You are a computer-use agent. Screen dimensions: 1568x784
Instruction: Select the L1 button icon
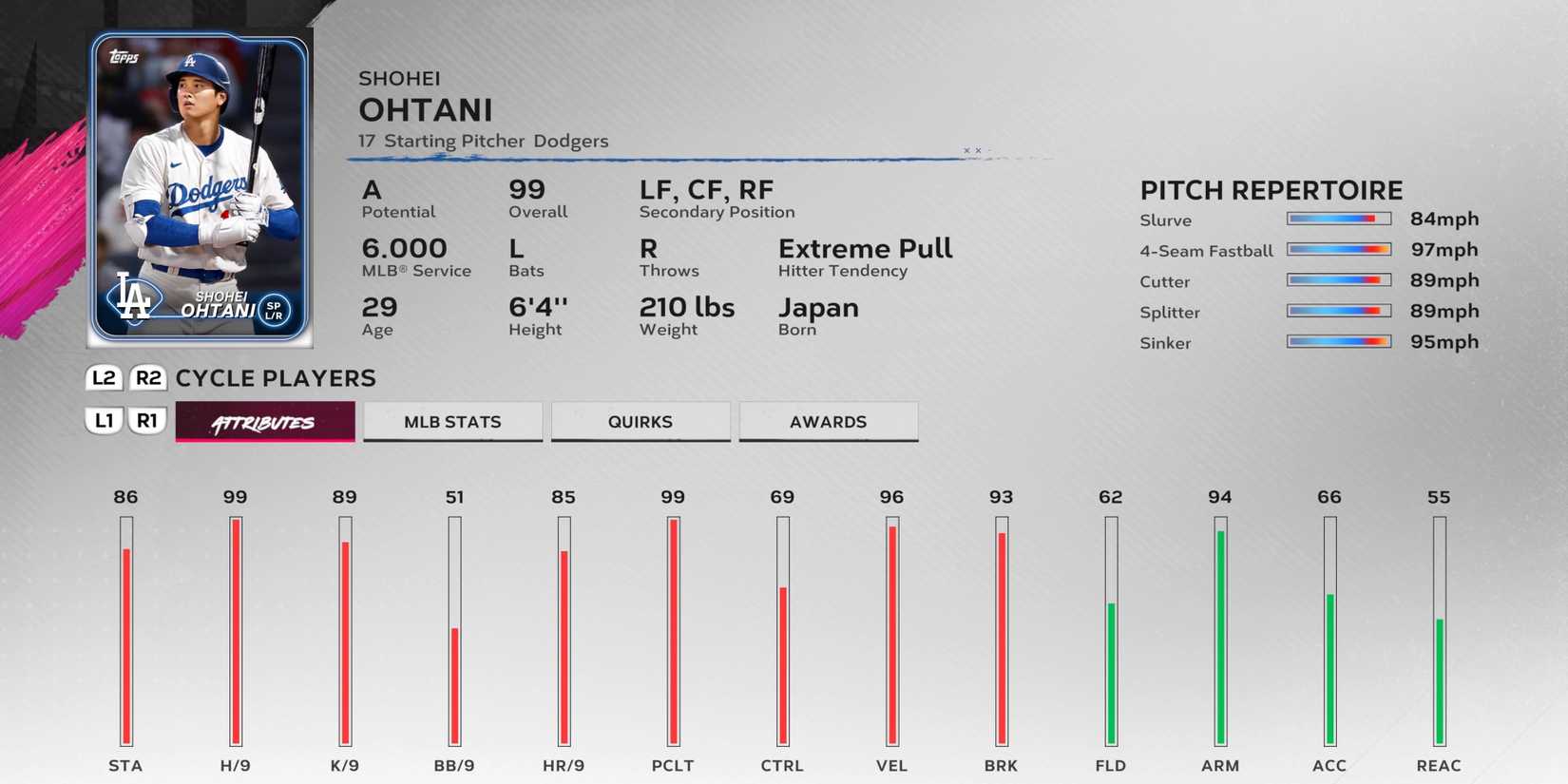pyautogui.click(x=105, y=420)
